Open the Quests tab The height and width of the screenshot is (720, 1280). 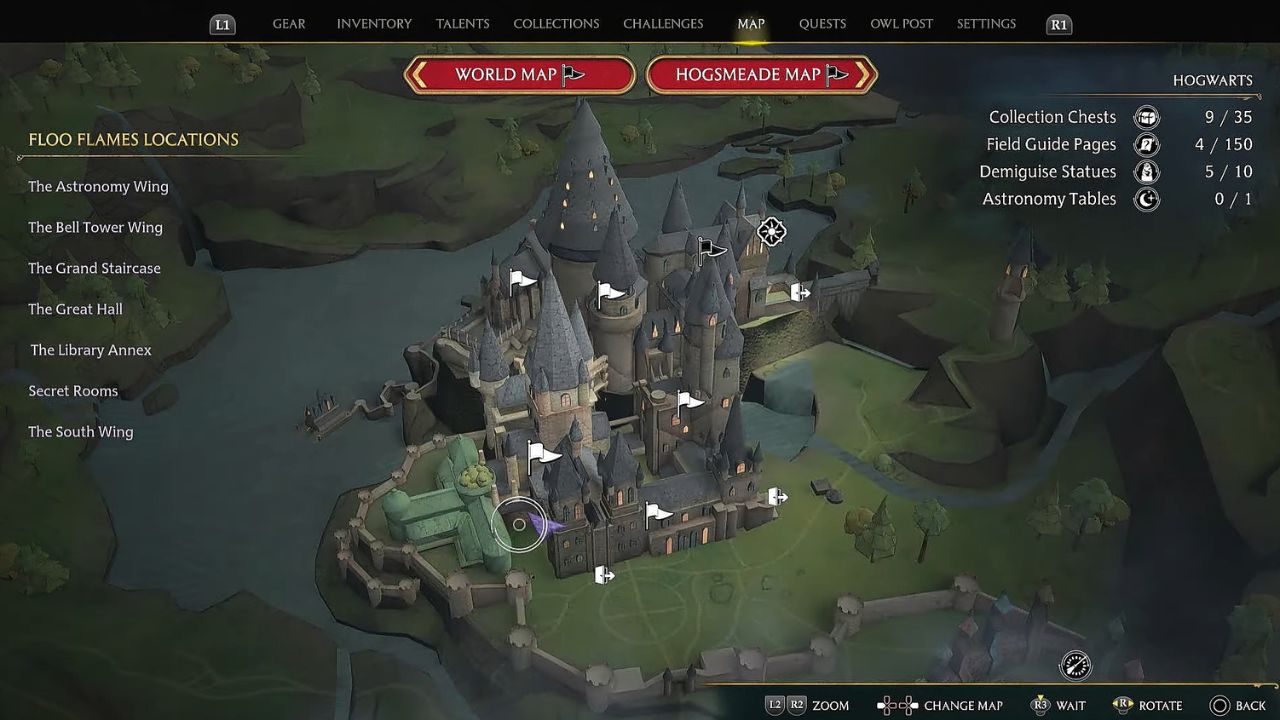822,24
